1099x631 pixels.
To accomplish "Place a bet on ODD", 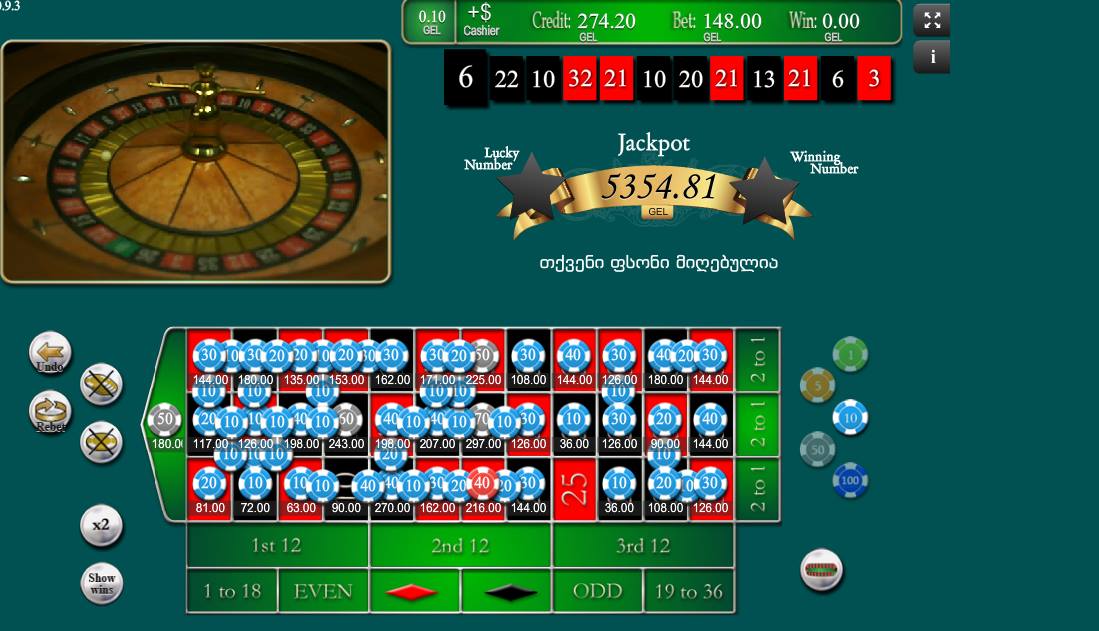I will click(597, 591).
